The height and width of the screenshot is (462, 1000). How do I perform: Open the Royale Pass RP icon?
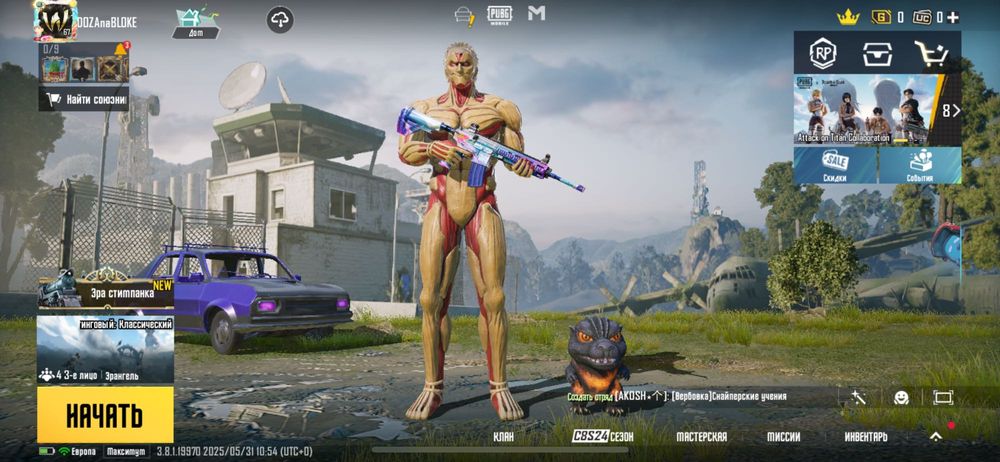pos(823,53)
